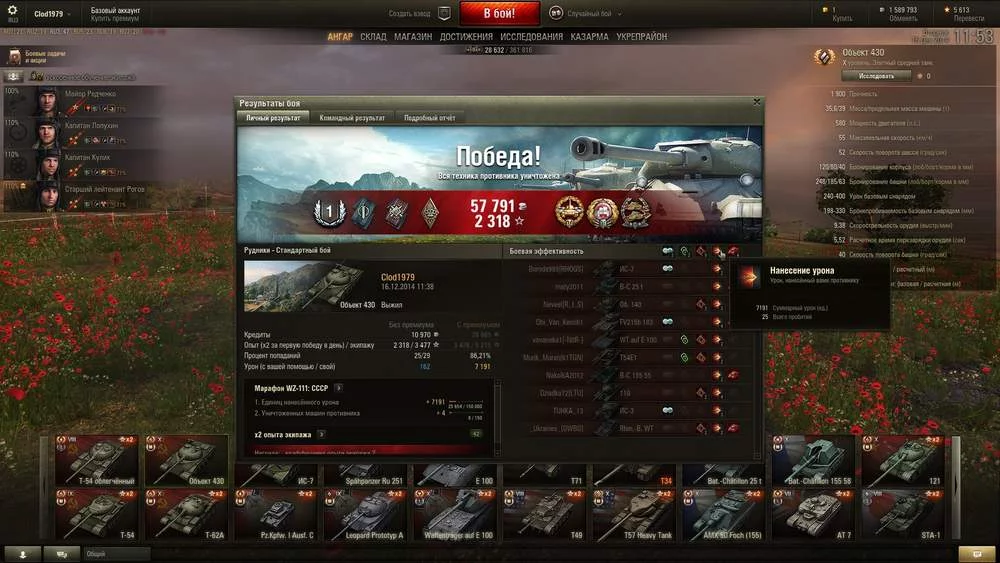Open the ДОСТИЖЕНИЯ section
1000x563 pixels.
coord(466,37)
